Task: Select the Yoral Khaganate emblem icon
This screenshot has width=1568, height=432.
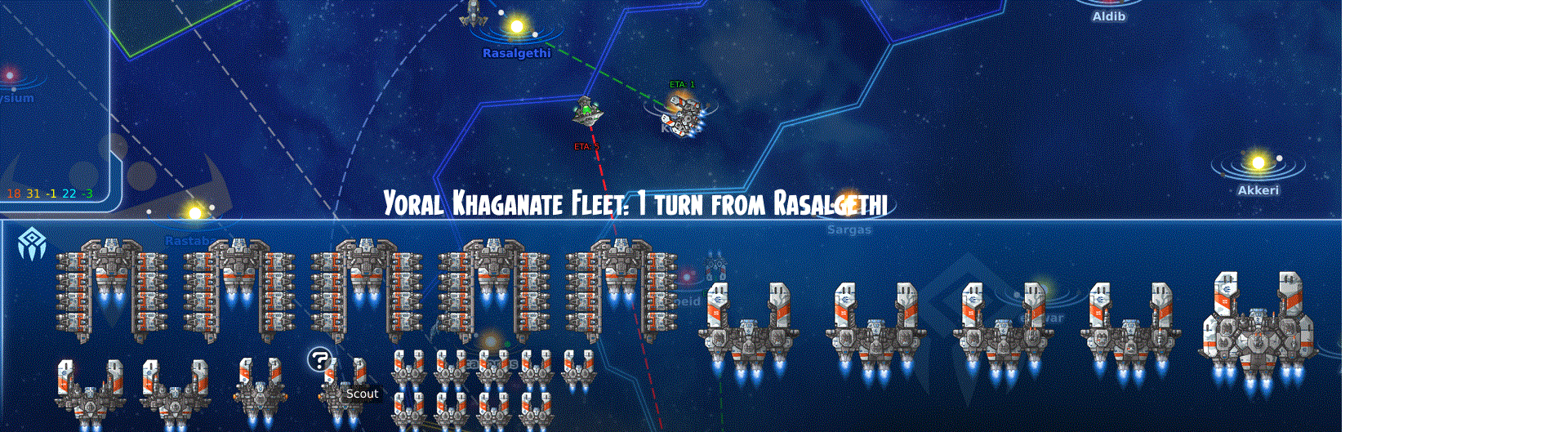Action: pos(32,243)
